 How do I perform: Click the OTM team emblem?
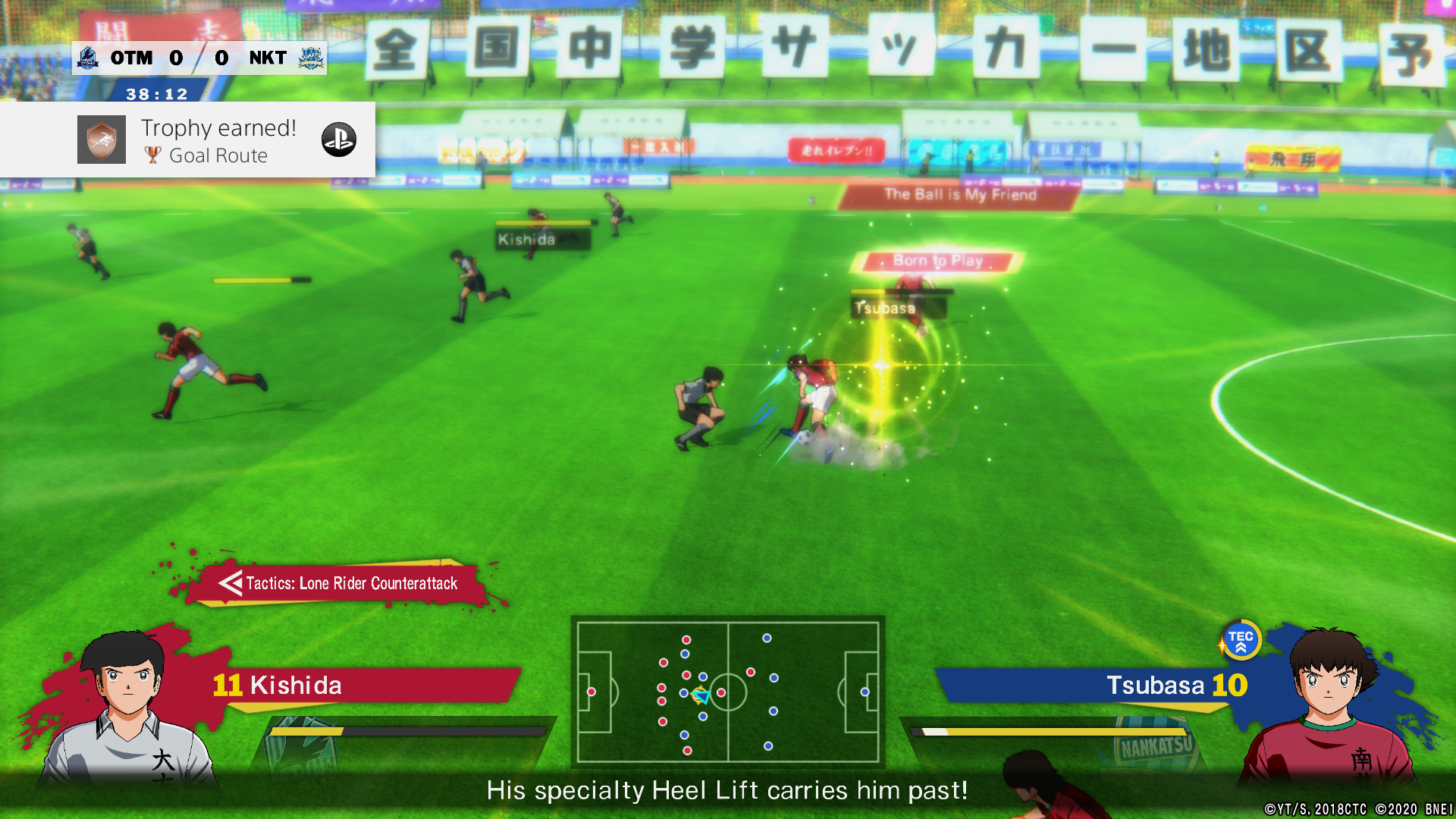[88, 58]
